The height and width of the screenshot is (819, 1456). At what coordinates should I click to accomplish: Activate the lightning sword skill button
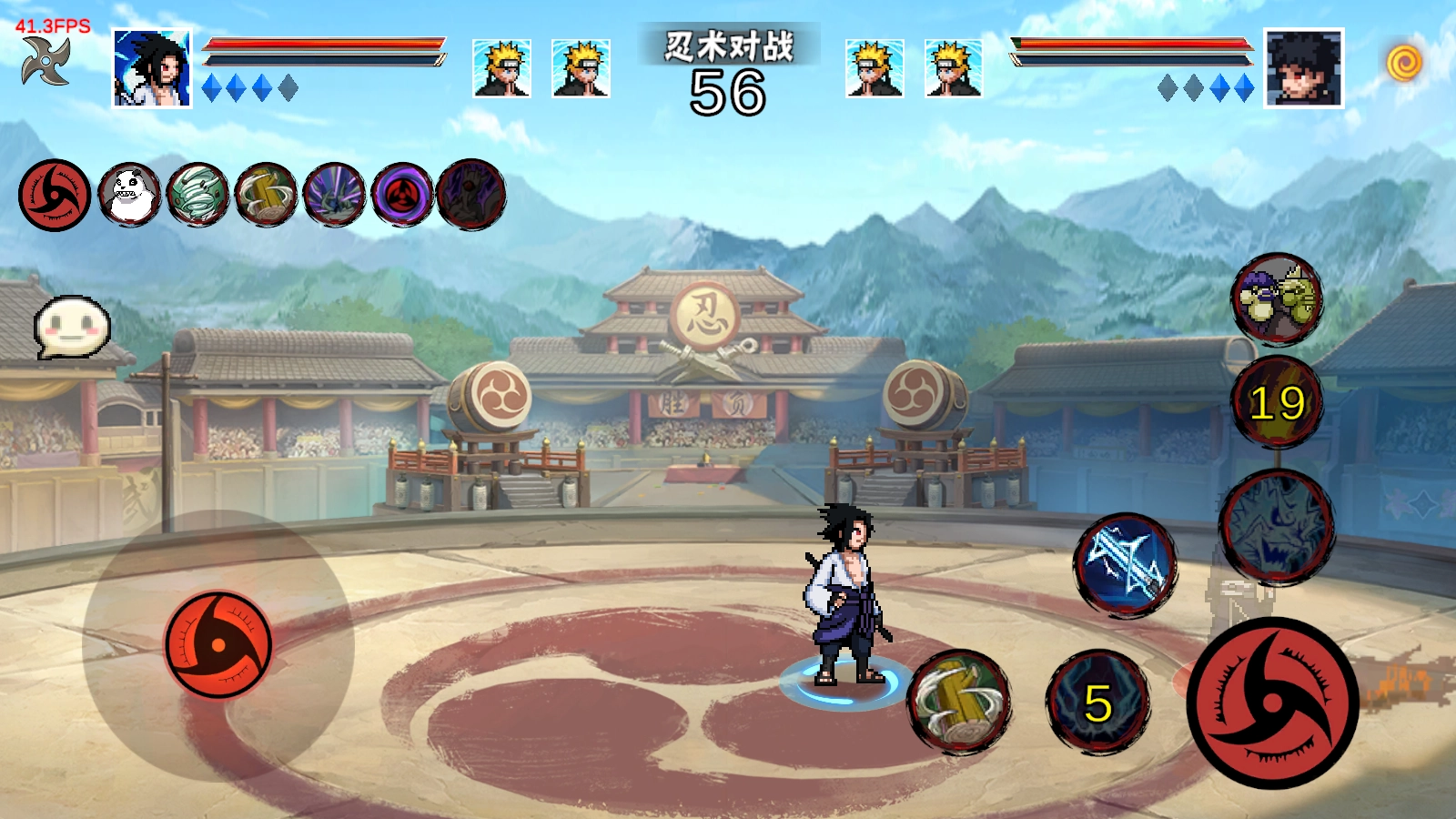click(1126, 564)
